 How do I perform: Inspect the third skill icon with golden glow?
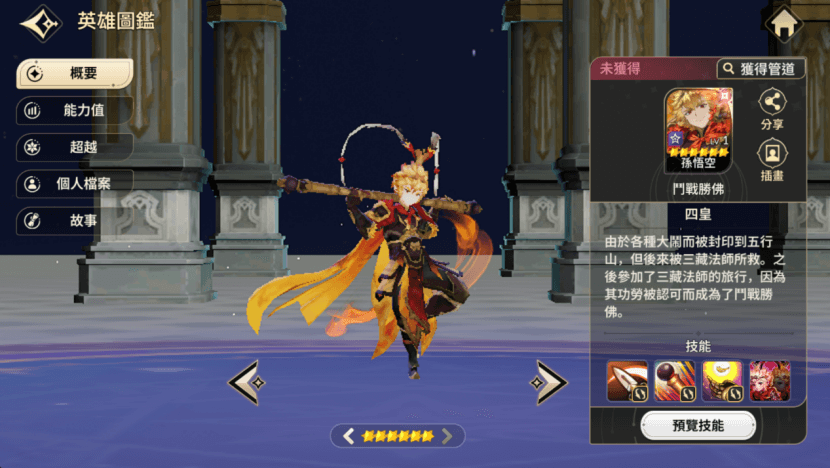tap(722, 381)
